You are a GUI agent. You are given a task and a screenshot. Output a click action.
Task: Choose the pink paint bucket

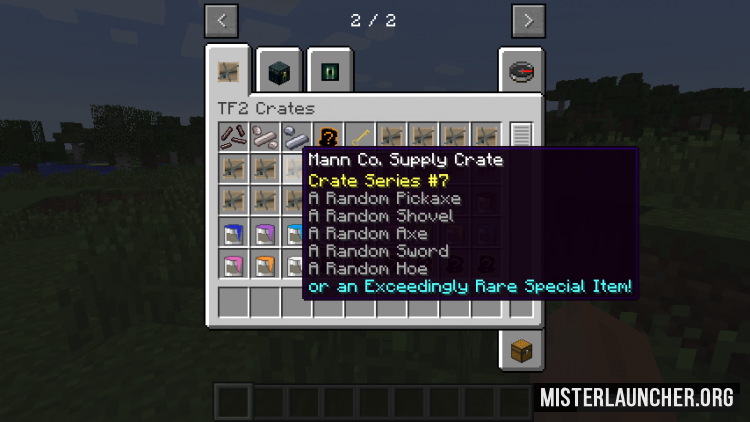click(234, 266)
